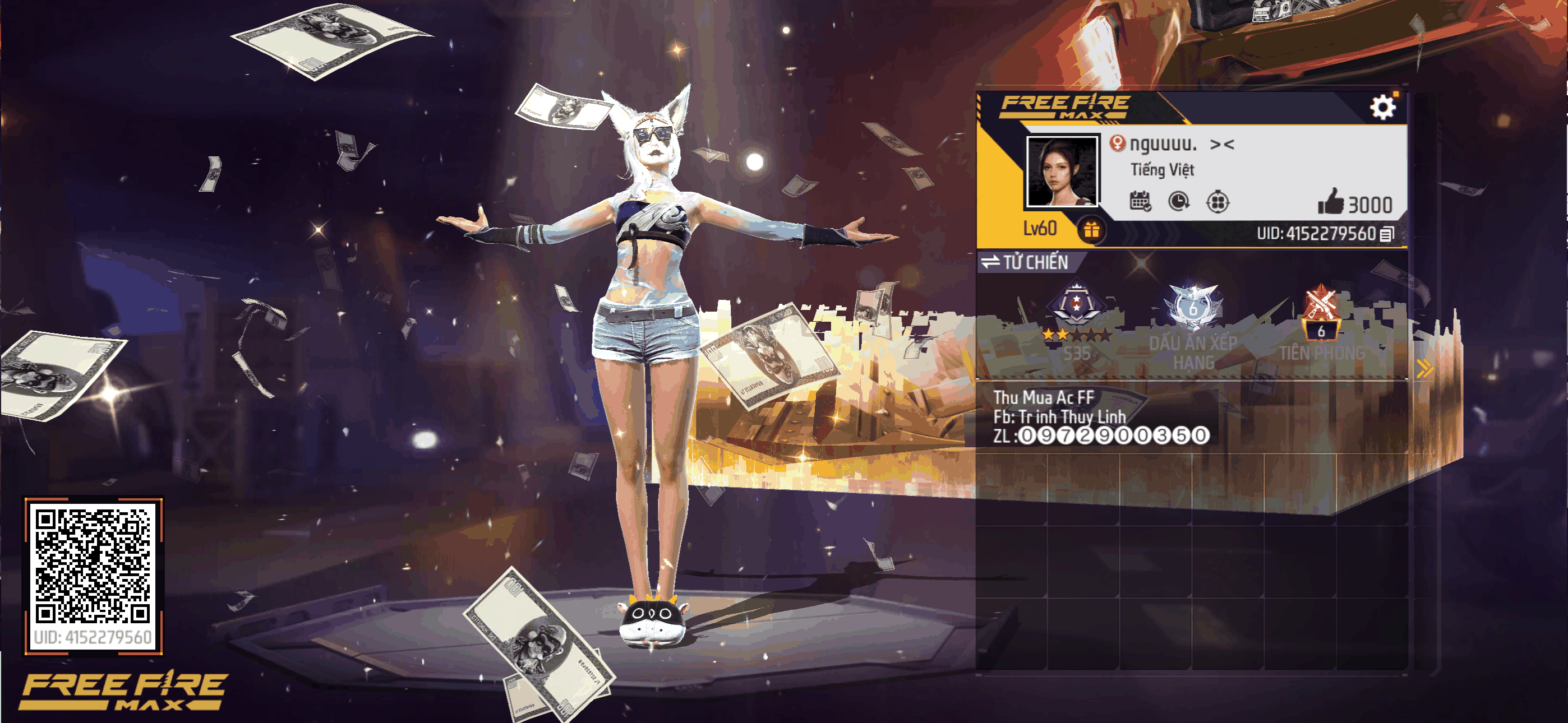Switch mode using the TỬ CHIẾN selector
Viewport: 1568px width, 723px height.
1026,262
